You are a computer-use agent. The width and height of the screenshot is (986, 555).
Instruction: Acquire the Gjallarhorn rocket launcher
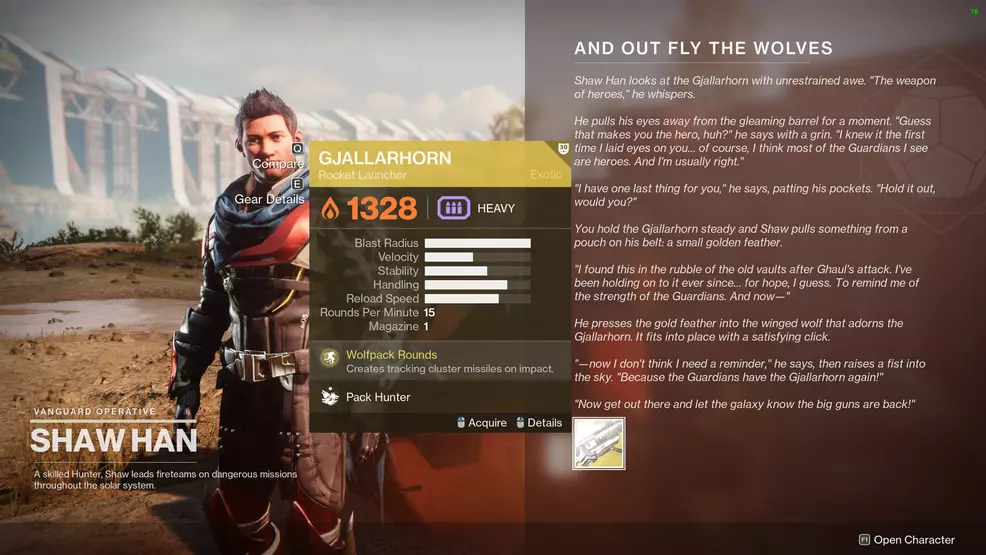tap(480, 423)
